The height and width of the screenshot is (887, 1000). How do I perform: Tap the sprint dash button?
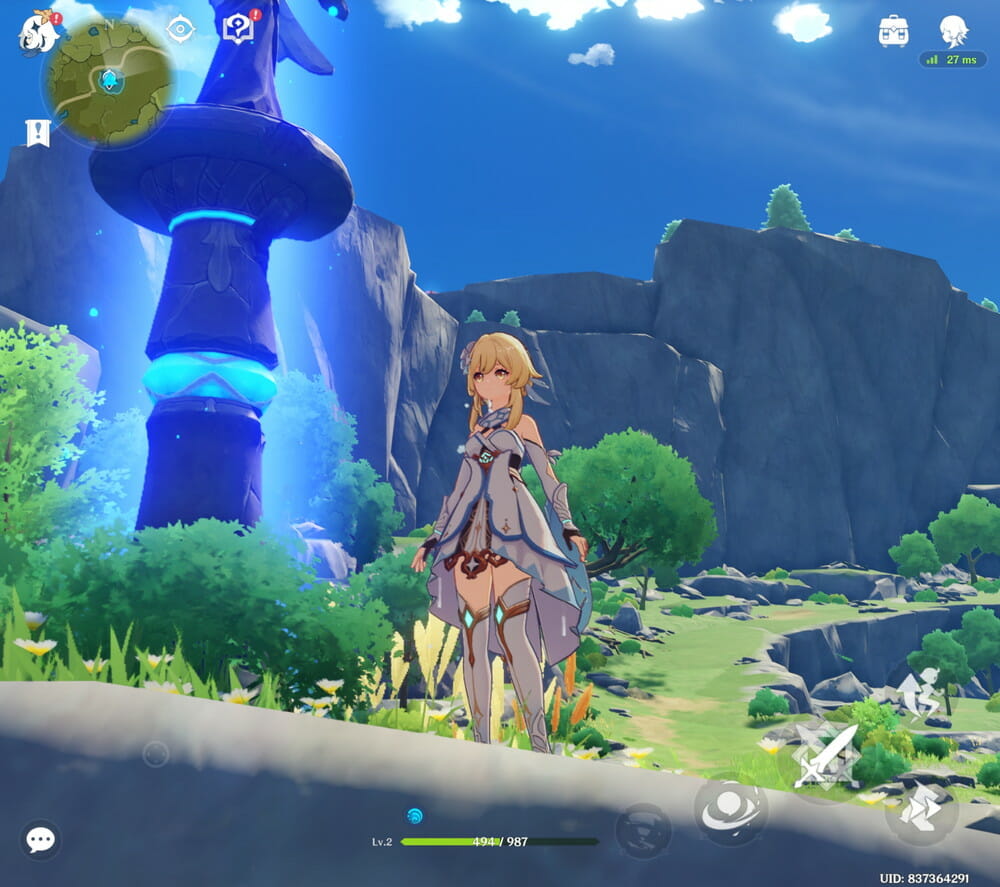point(921,811)
